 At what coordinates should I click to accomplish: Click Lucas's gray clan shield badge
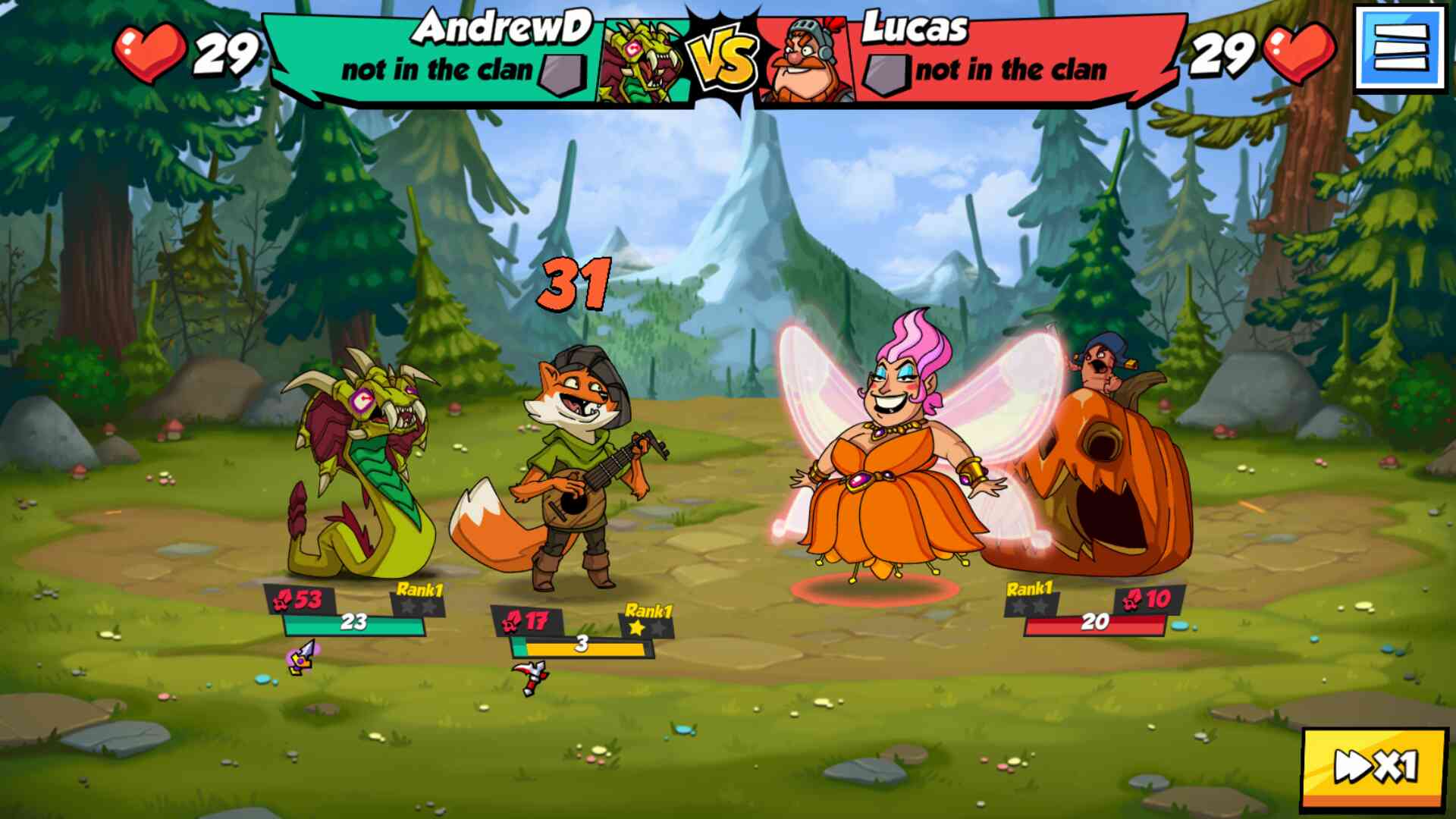[x=887, y=74]
